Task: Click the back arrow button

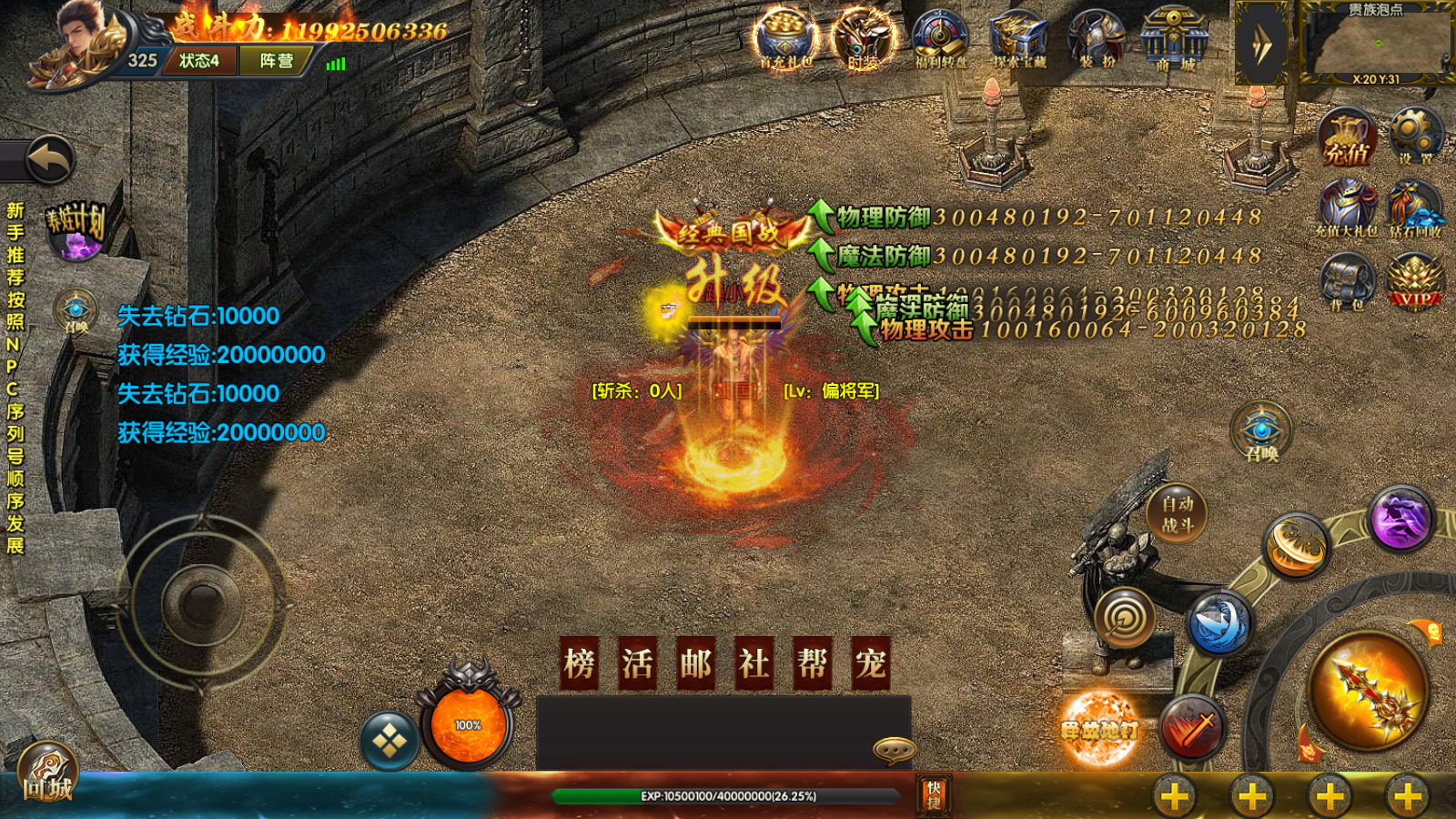Action: pyautogui.click(x=49, y=161)
